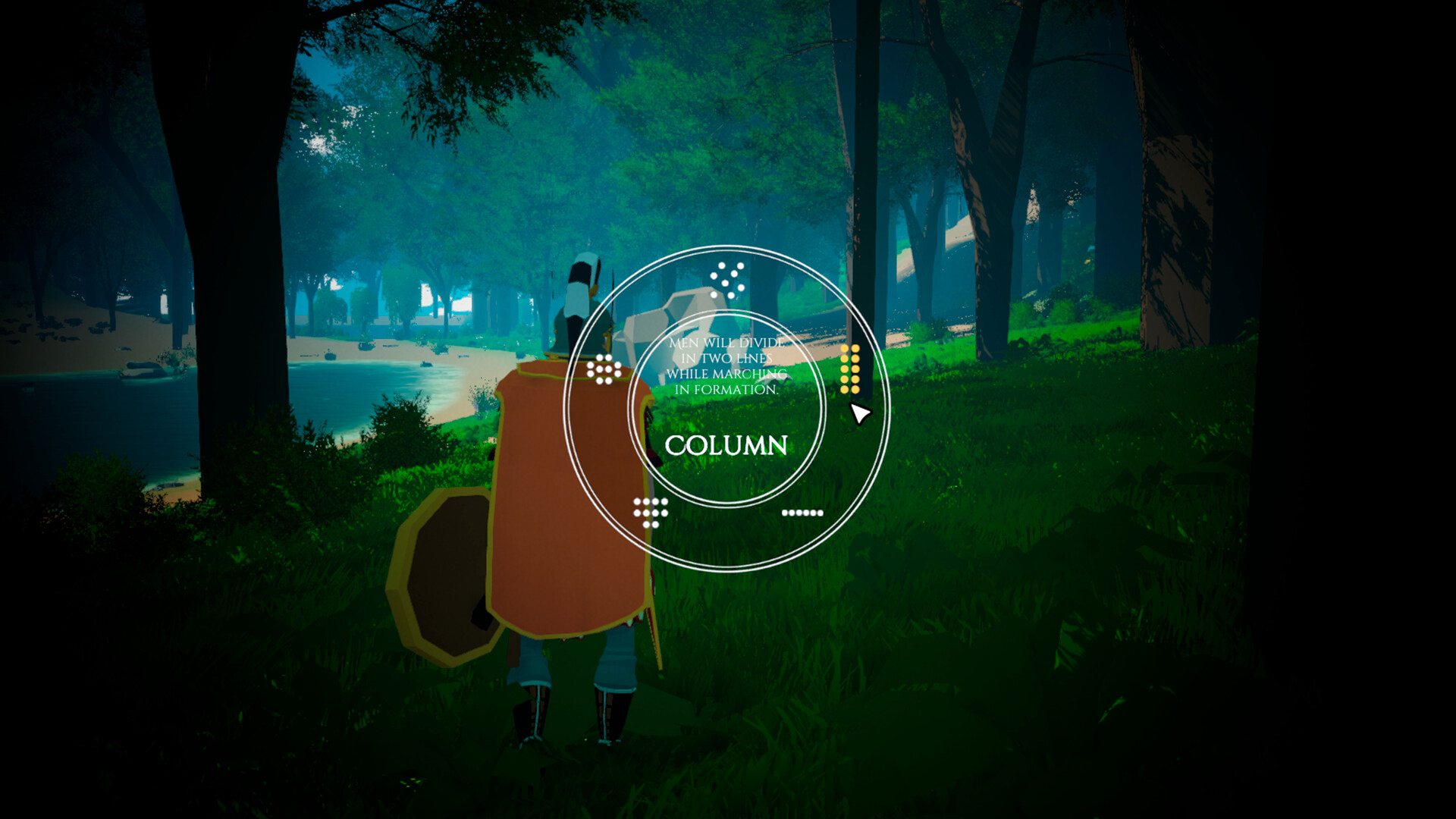Select the downward wedge formation icon
This screenshot has height=819, width=1456.
click(651, 512)
